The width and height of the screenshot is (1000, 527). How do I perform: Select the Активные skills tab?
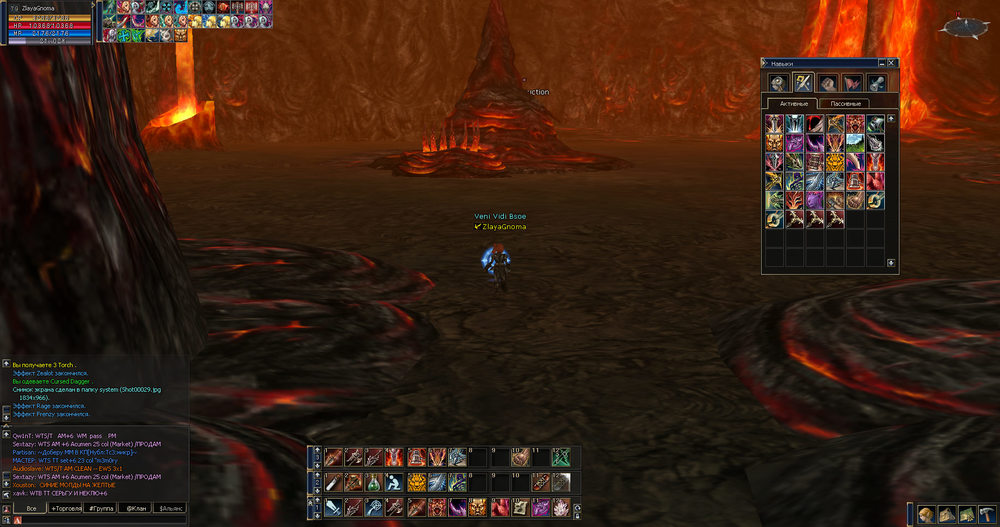point(792,103)
